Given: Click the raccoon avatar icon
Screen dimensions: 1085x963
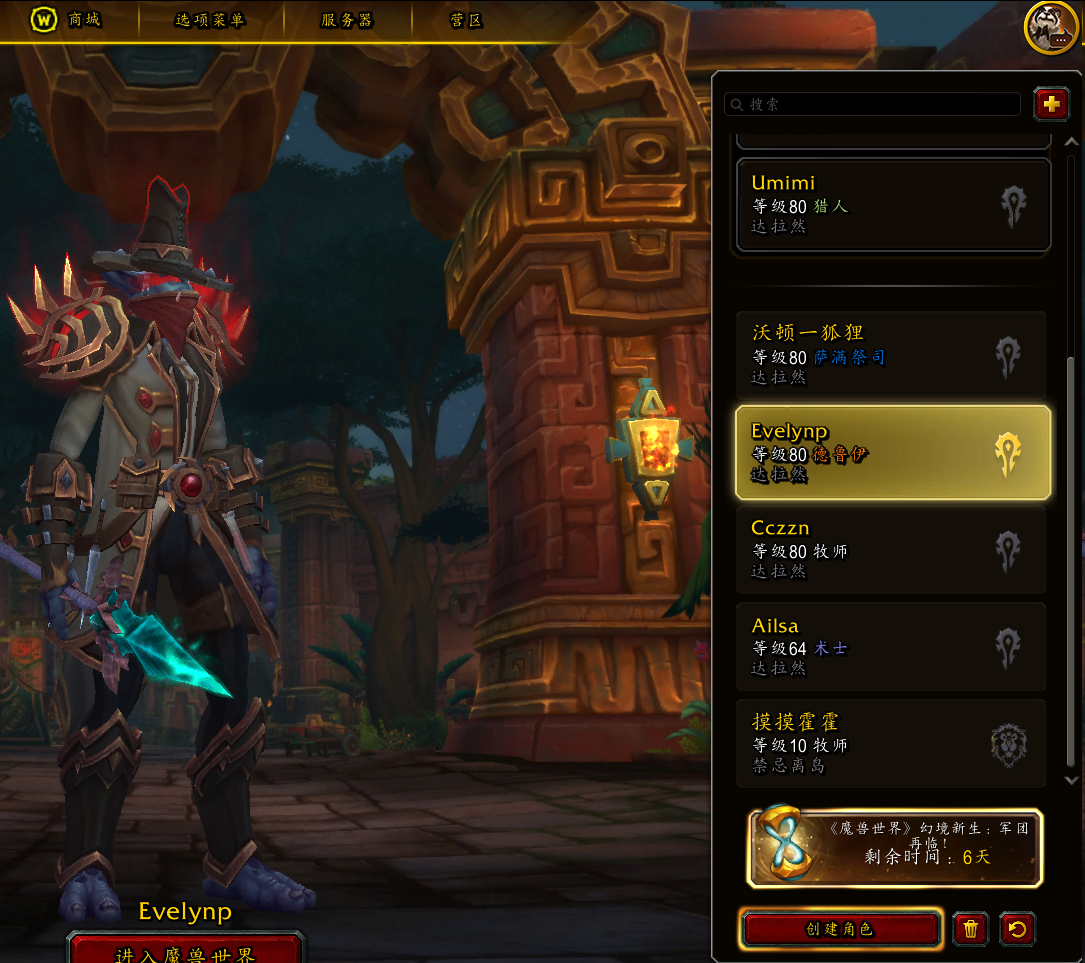Looking at the screenshot, I should [1050, 27].
